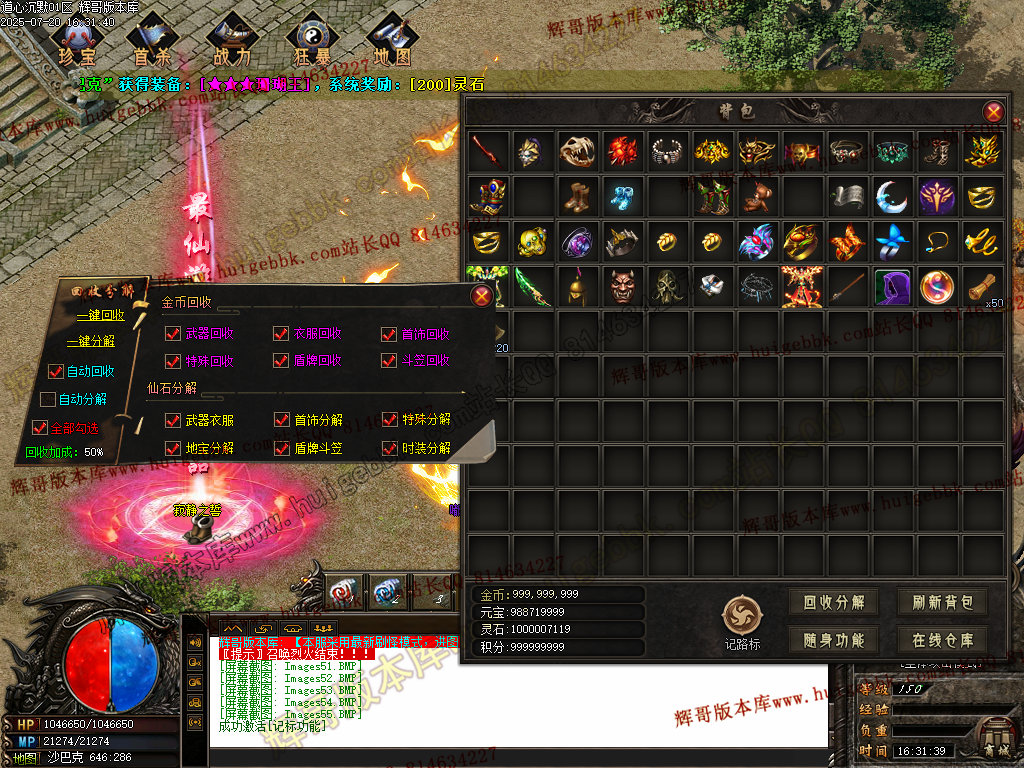This screenshot has height=768, width=1024.
Task: Select the purple hooded cloak item
Action: [x=892, y=286]
